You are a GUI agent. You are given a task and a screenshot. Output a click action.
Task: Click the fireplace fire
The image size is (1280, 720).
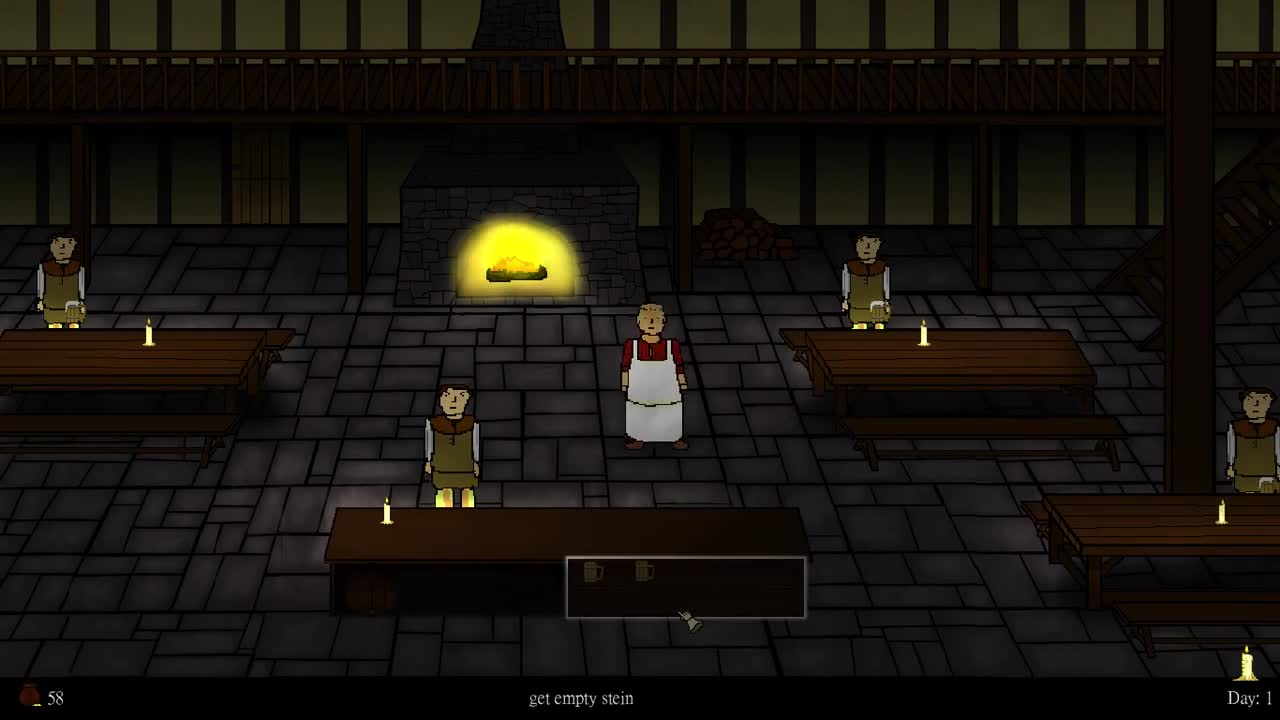coord(514,265)
